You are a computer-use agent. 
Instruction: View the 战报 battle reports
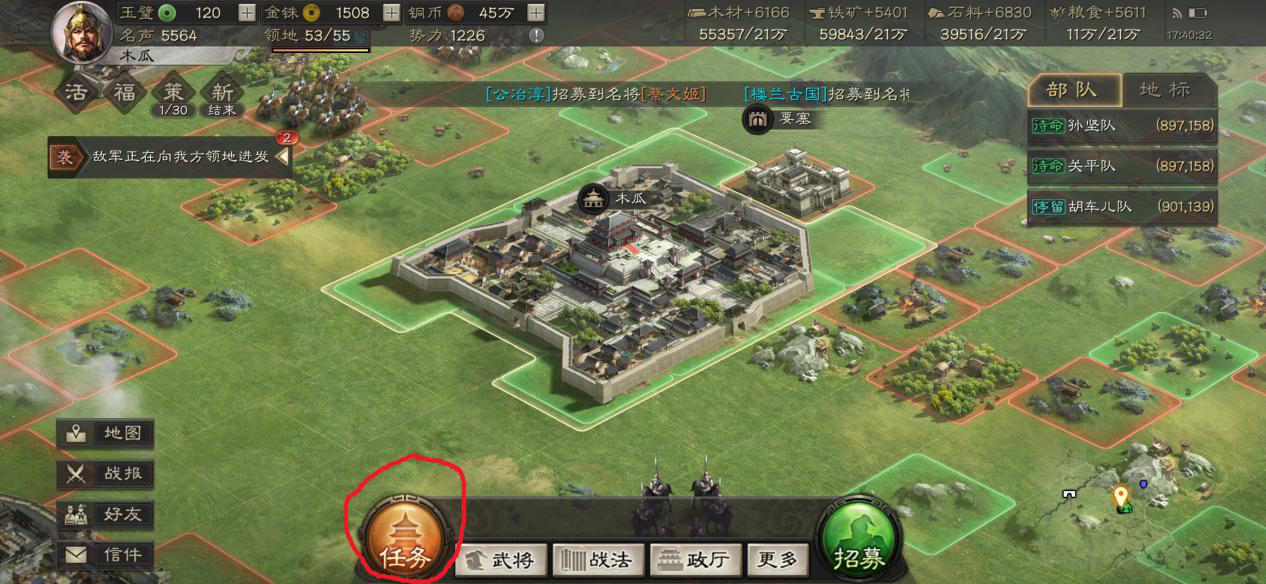click(x=106, y=474)
